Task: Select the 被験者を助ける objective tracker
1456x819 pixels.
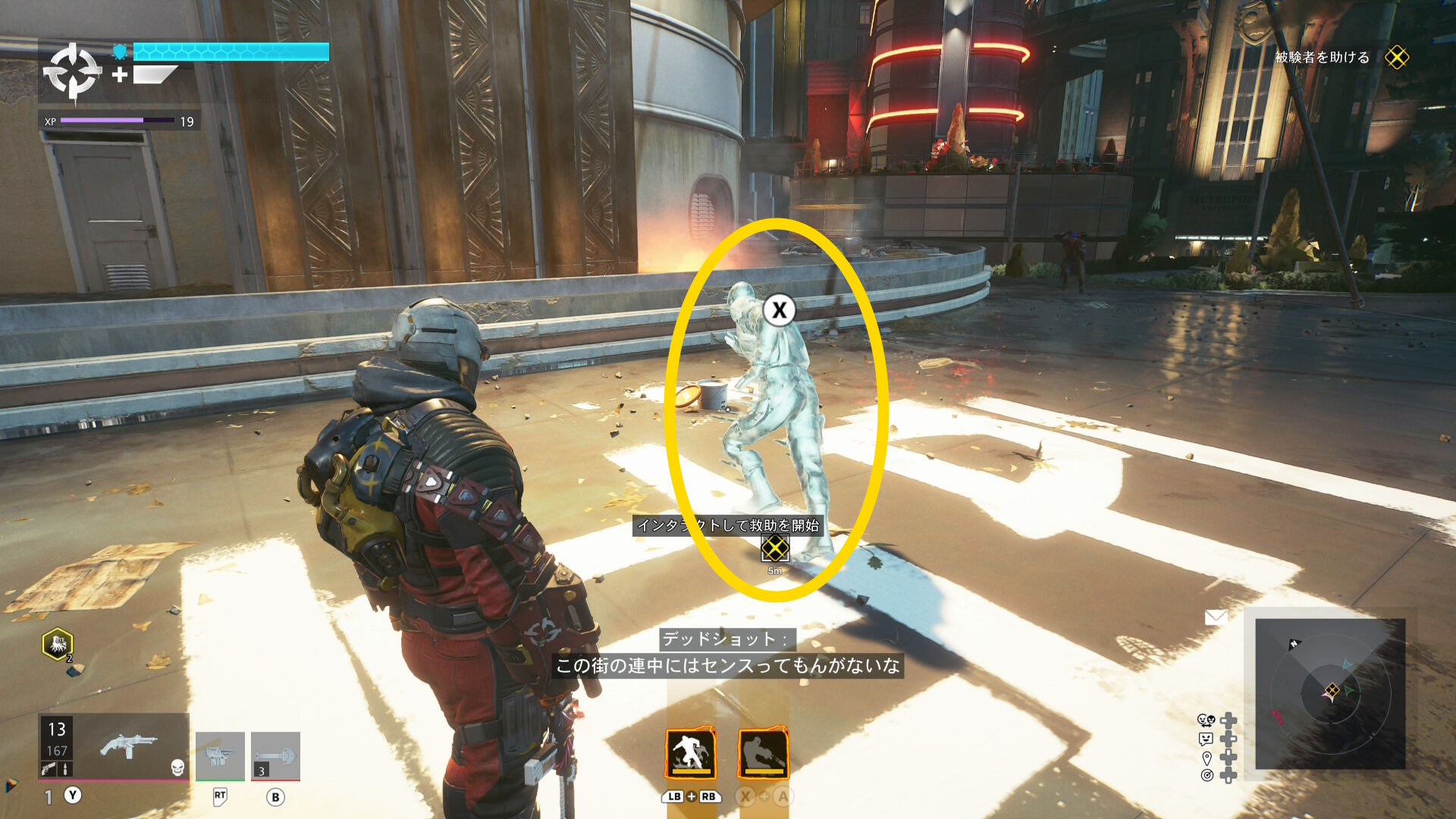Action: (x=1322, y=58)
